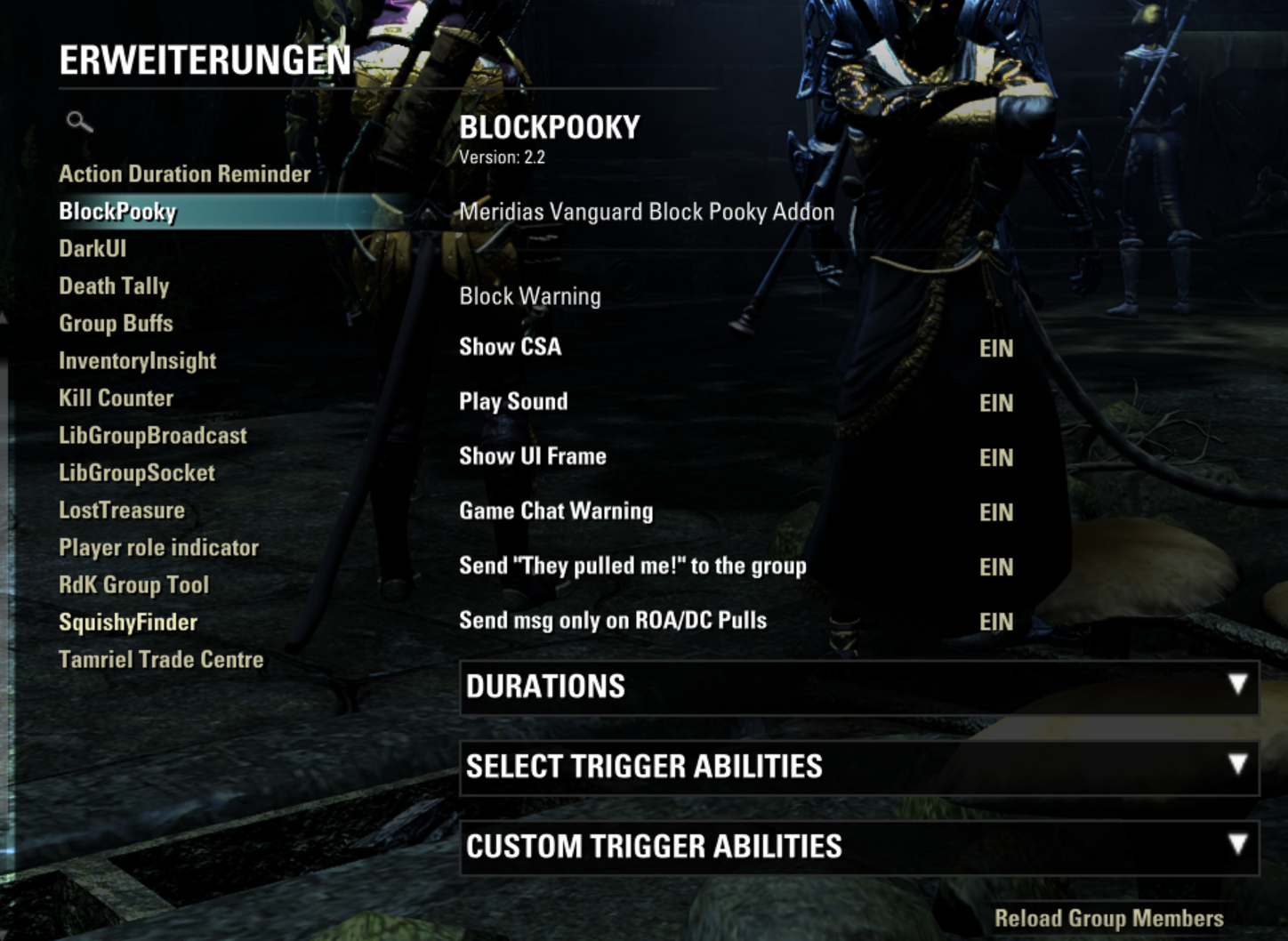Click the addon search magnifier icon
The width and height of the screenshot is (1288, 941).
click(79, 122)
